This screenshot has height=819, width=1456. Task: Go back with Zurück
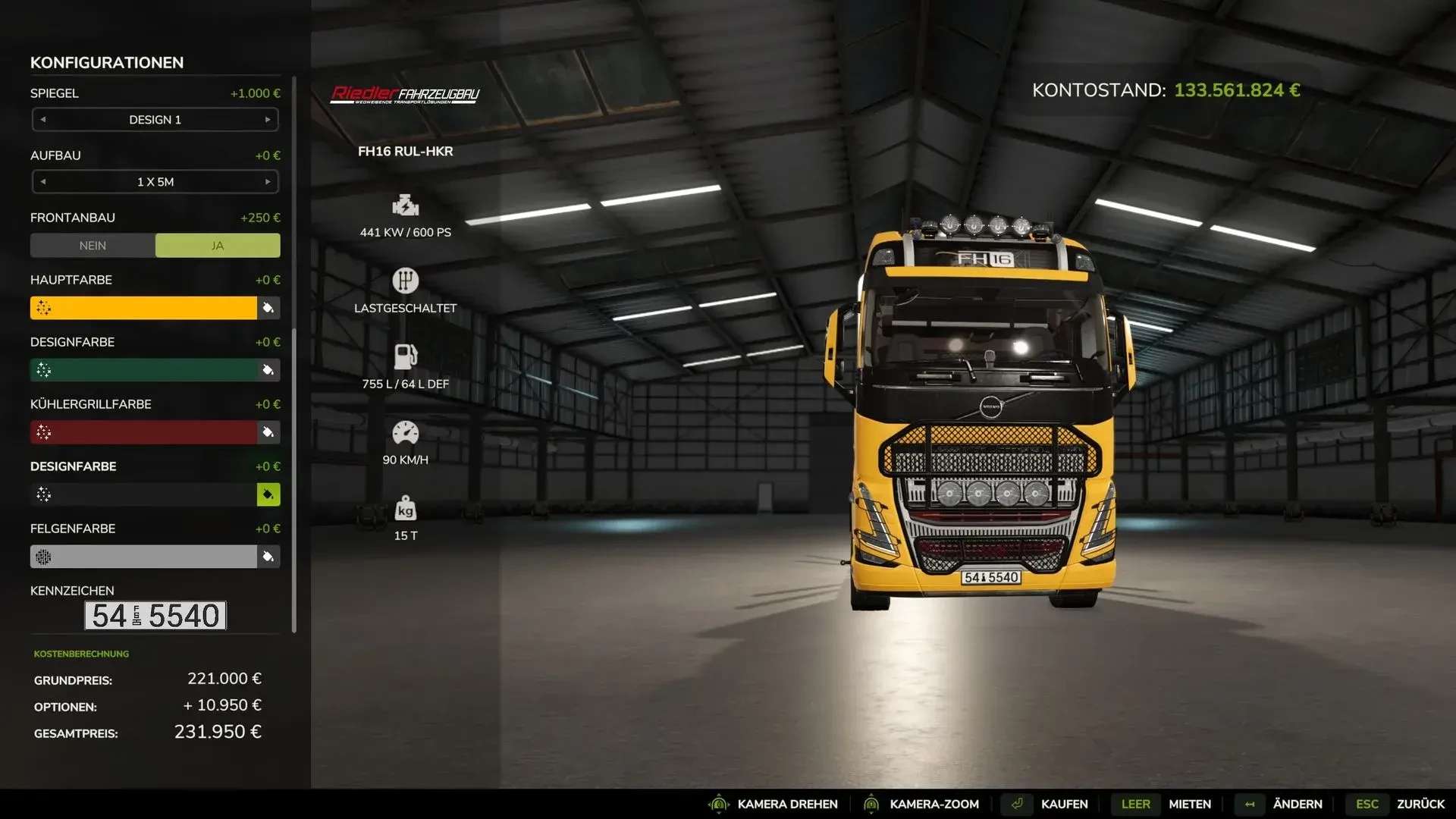[x=1420, y=804]
